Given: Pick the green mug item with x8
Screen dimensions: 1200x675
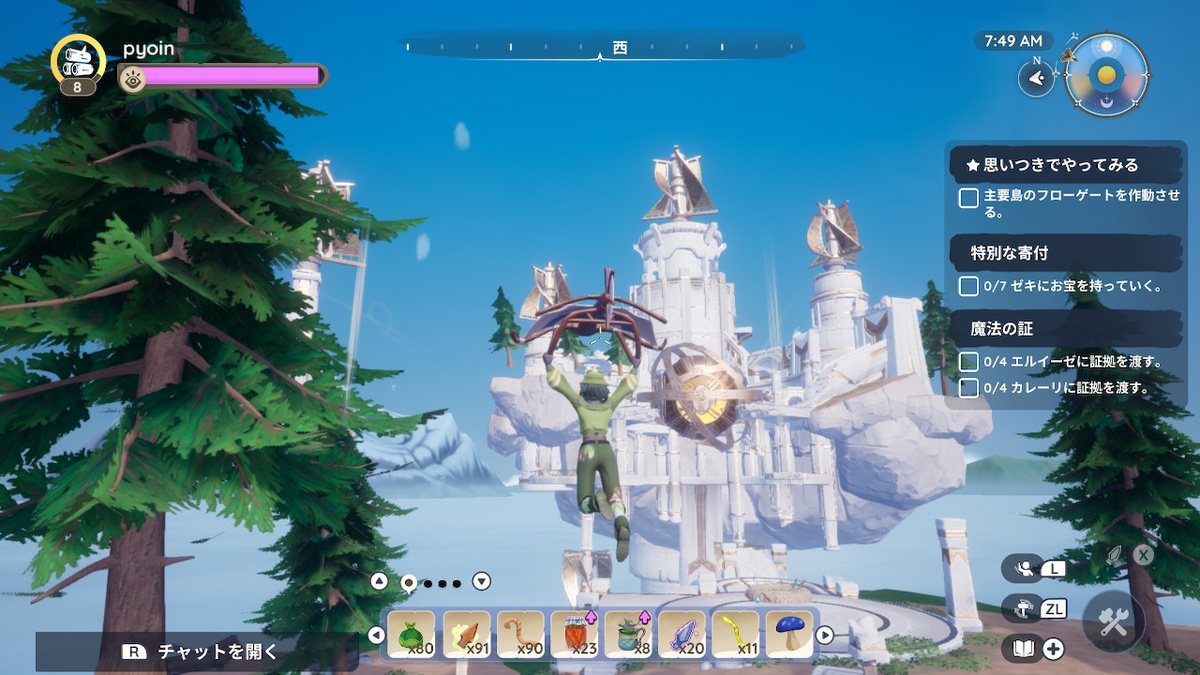Looking at the screenshot, I should (628, 634).
